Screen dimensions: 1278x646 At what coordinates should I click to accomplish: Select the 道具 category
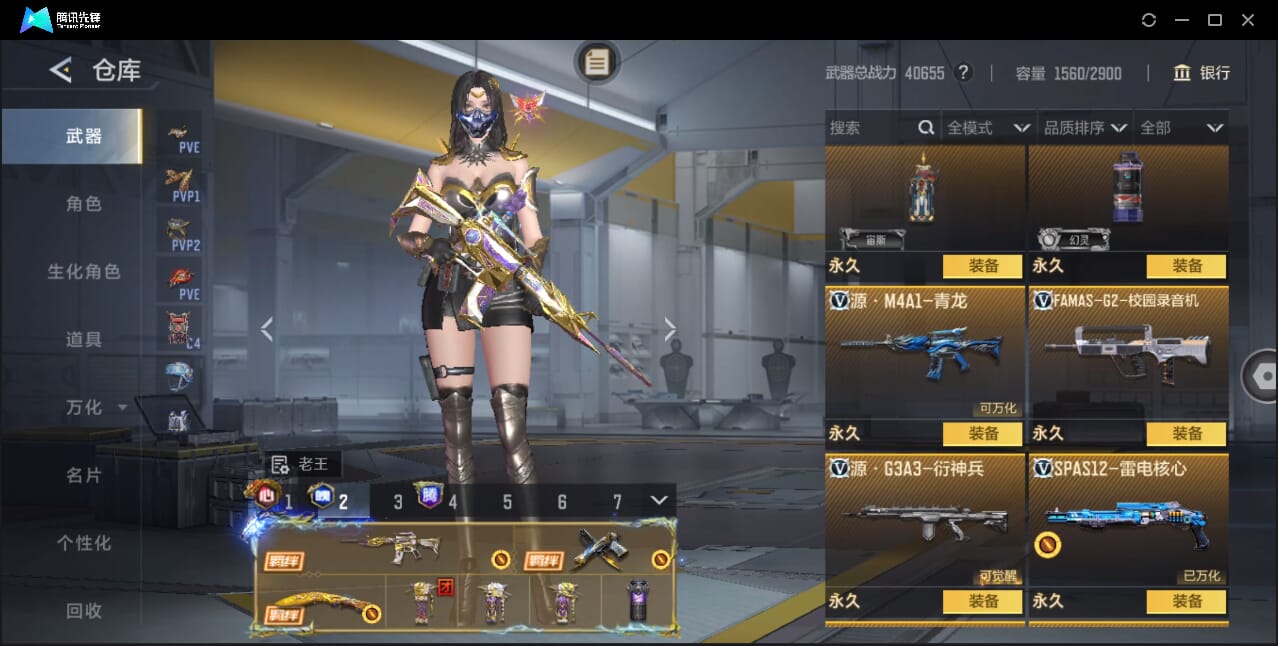[84, 340]
